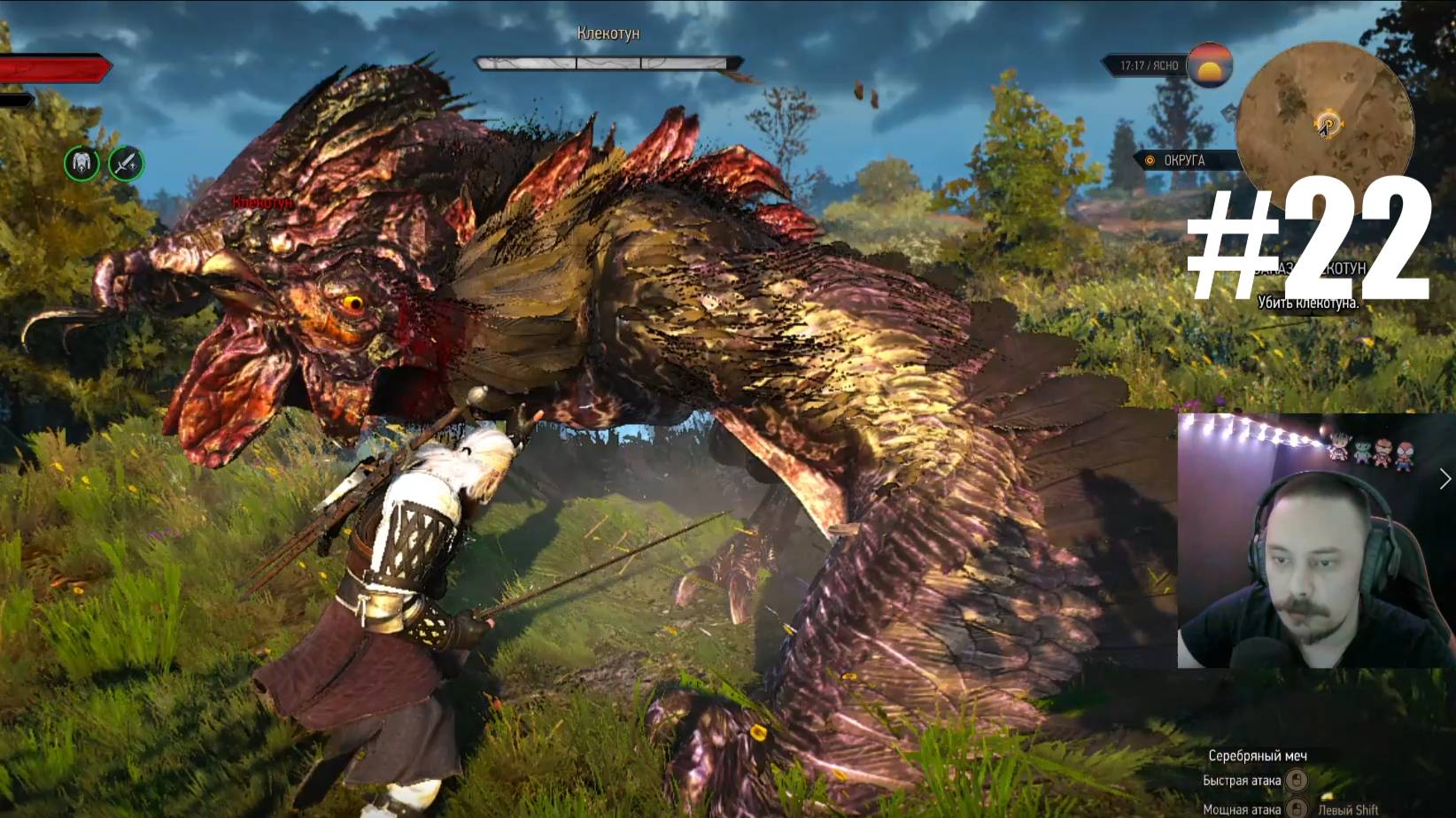Open the ОКРУГА location label
The width and height of the screenshot is (1456, 818).
[x=1183, y=160]
